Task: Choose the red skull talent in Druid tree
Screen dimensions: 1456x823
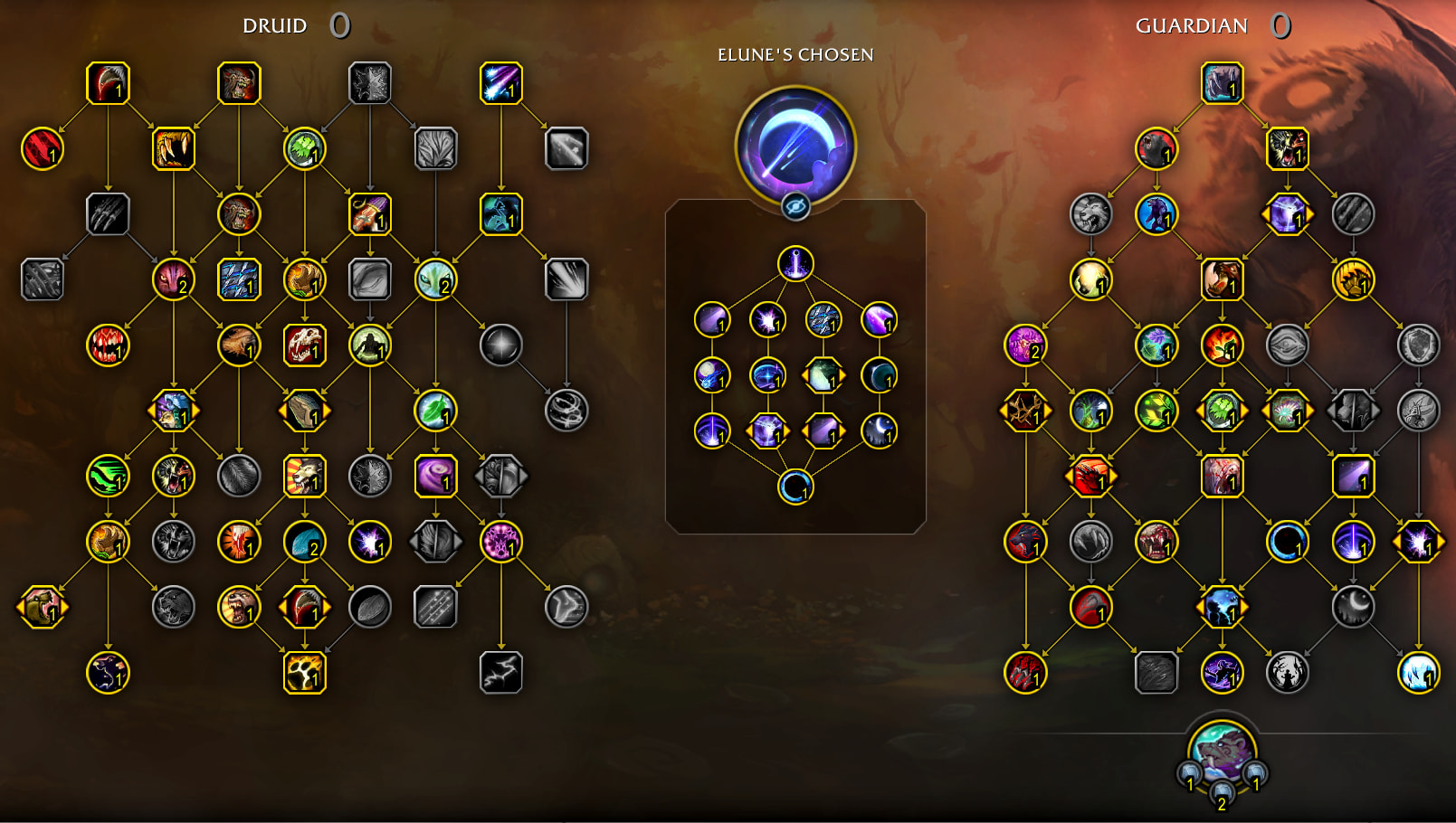Action: click(304, 345)
